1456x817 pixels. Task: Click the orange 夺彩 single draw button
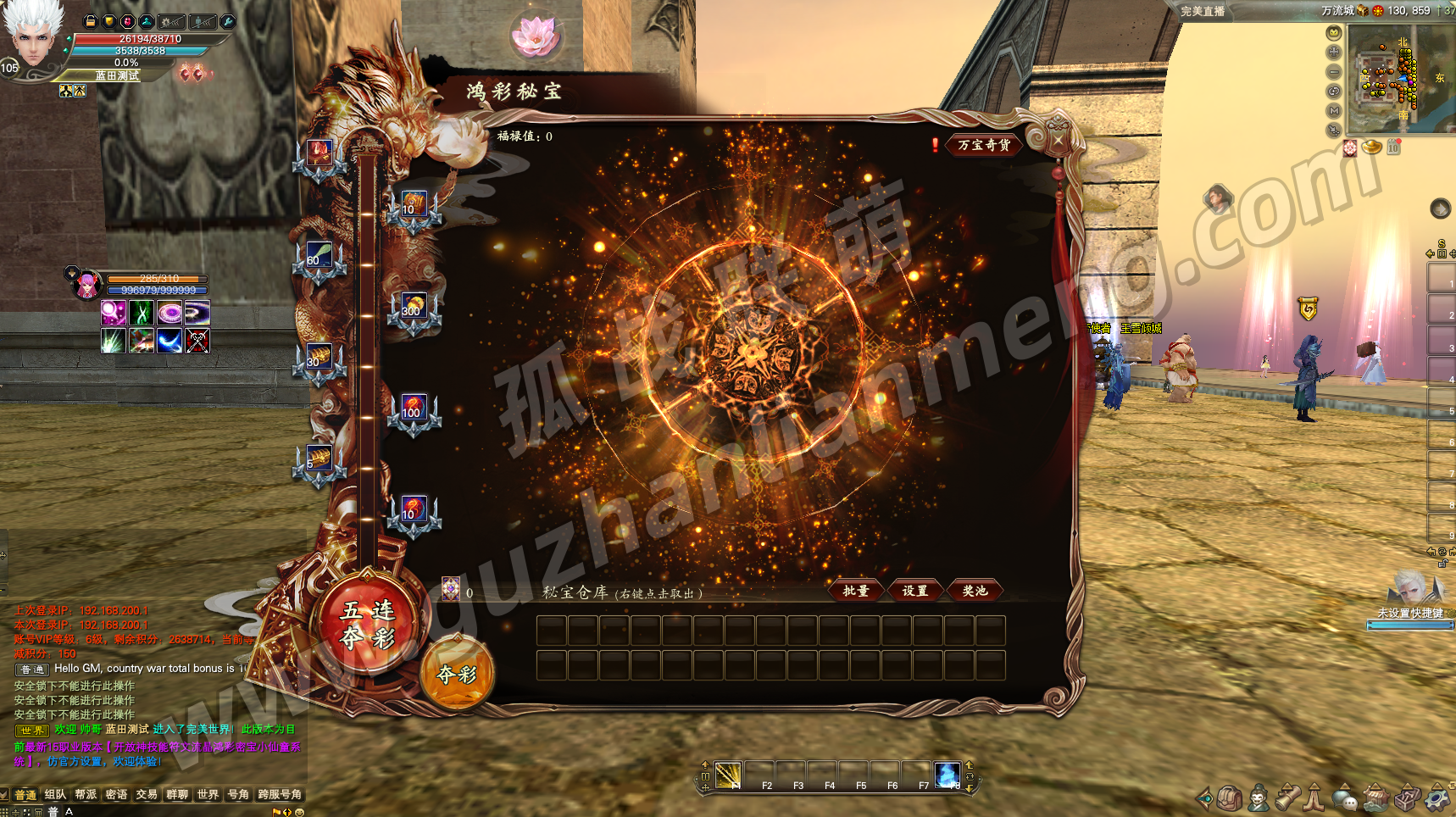(x=457, y=674)
